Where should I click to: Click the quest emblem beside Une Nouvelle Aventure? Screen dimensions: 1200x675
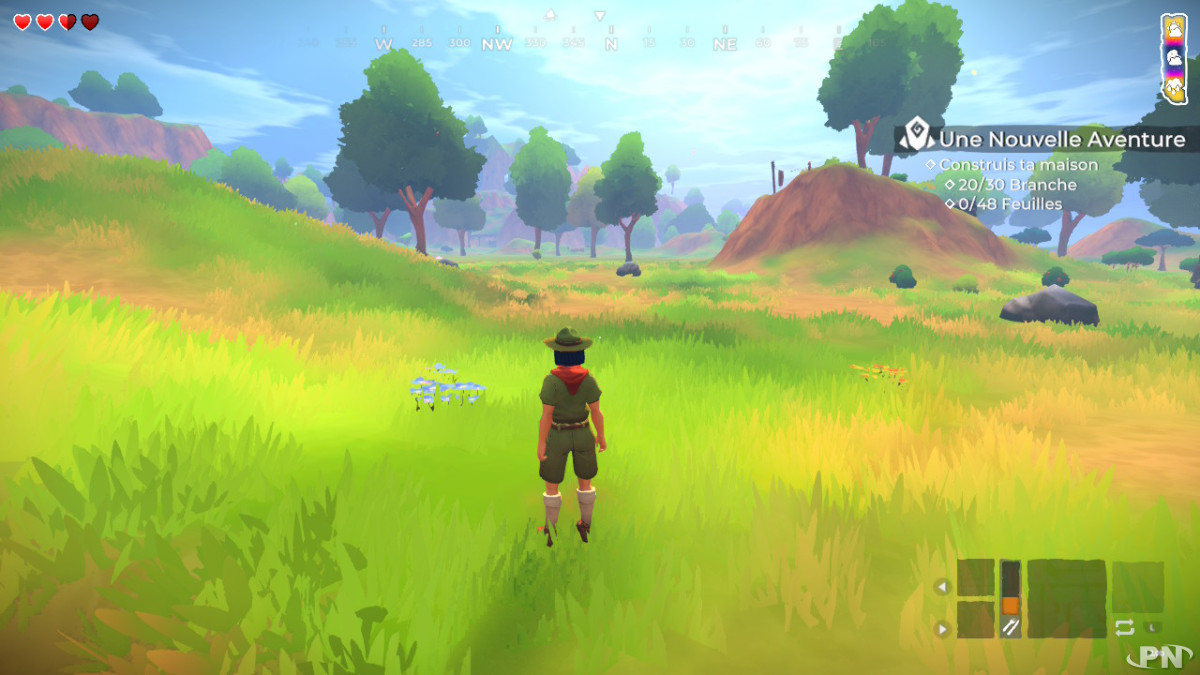click(x=915, y=135)
